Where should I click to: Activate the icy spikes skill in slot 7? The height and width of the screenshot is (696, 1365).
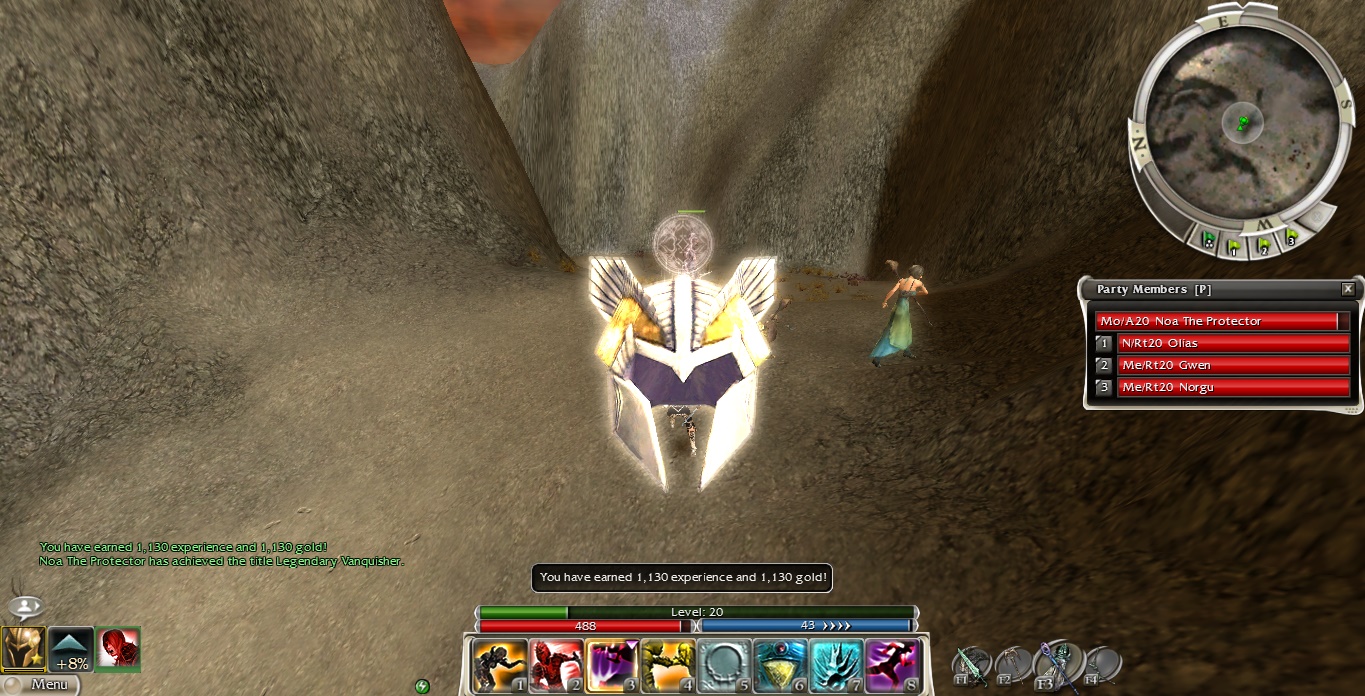click(836, 665)
